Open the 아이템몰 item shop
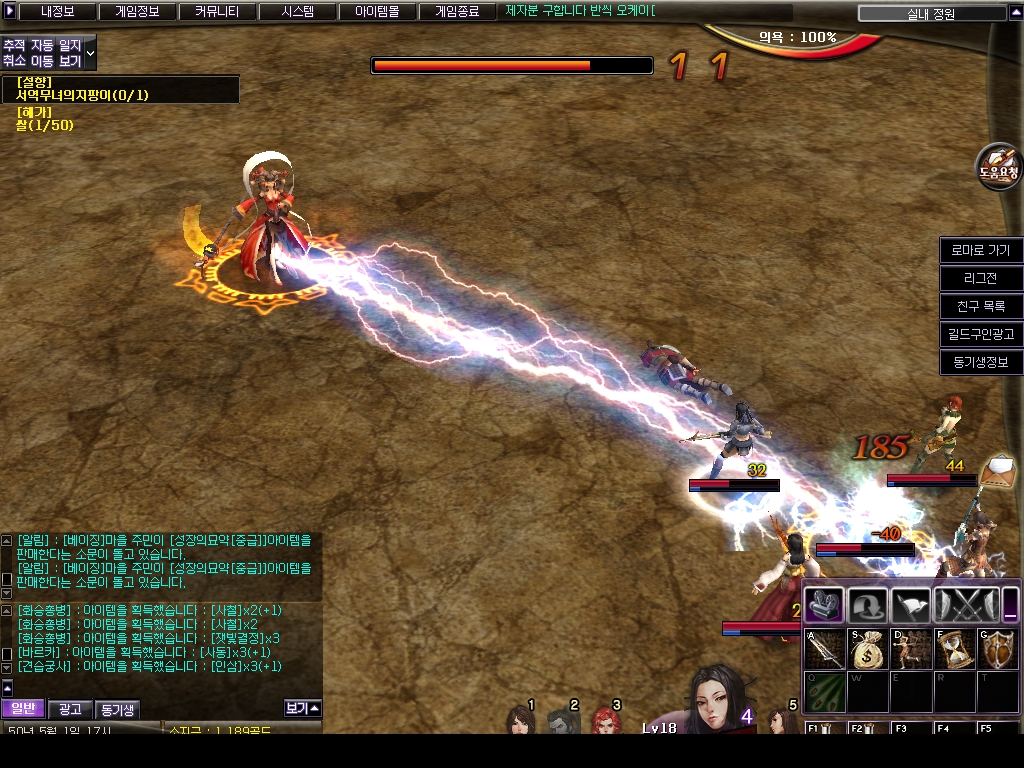 pos(377,12)
